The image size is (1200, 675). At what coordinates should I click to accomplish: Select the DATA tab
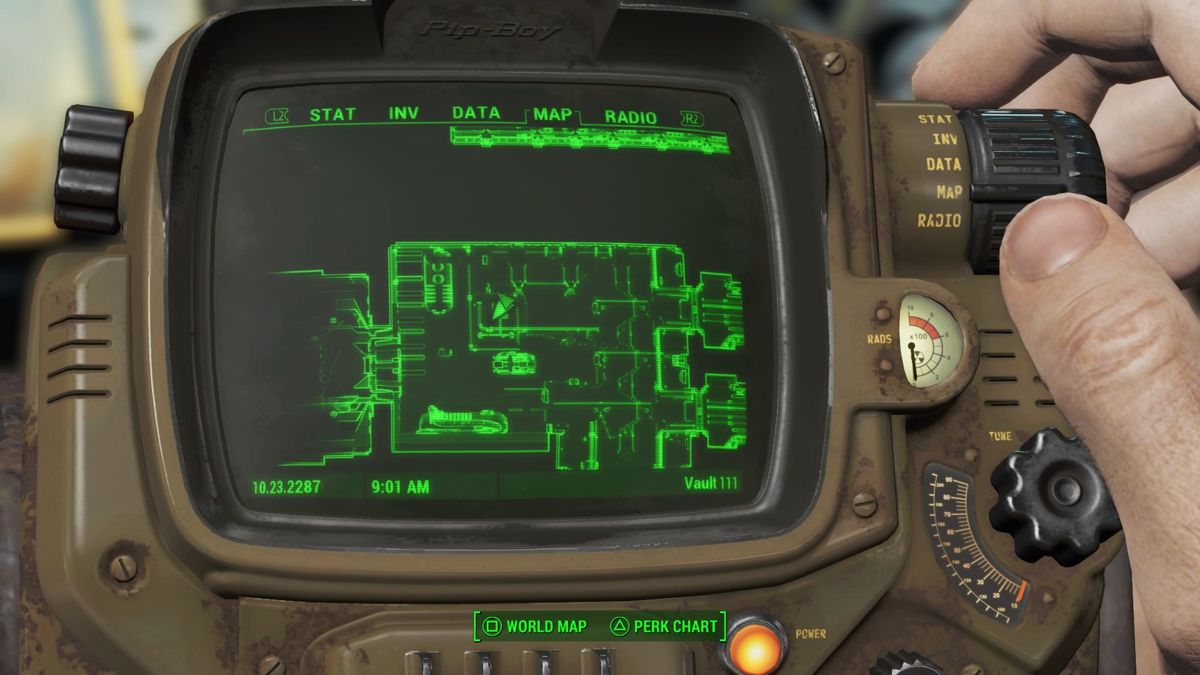[476, 113]
